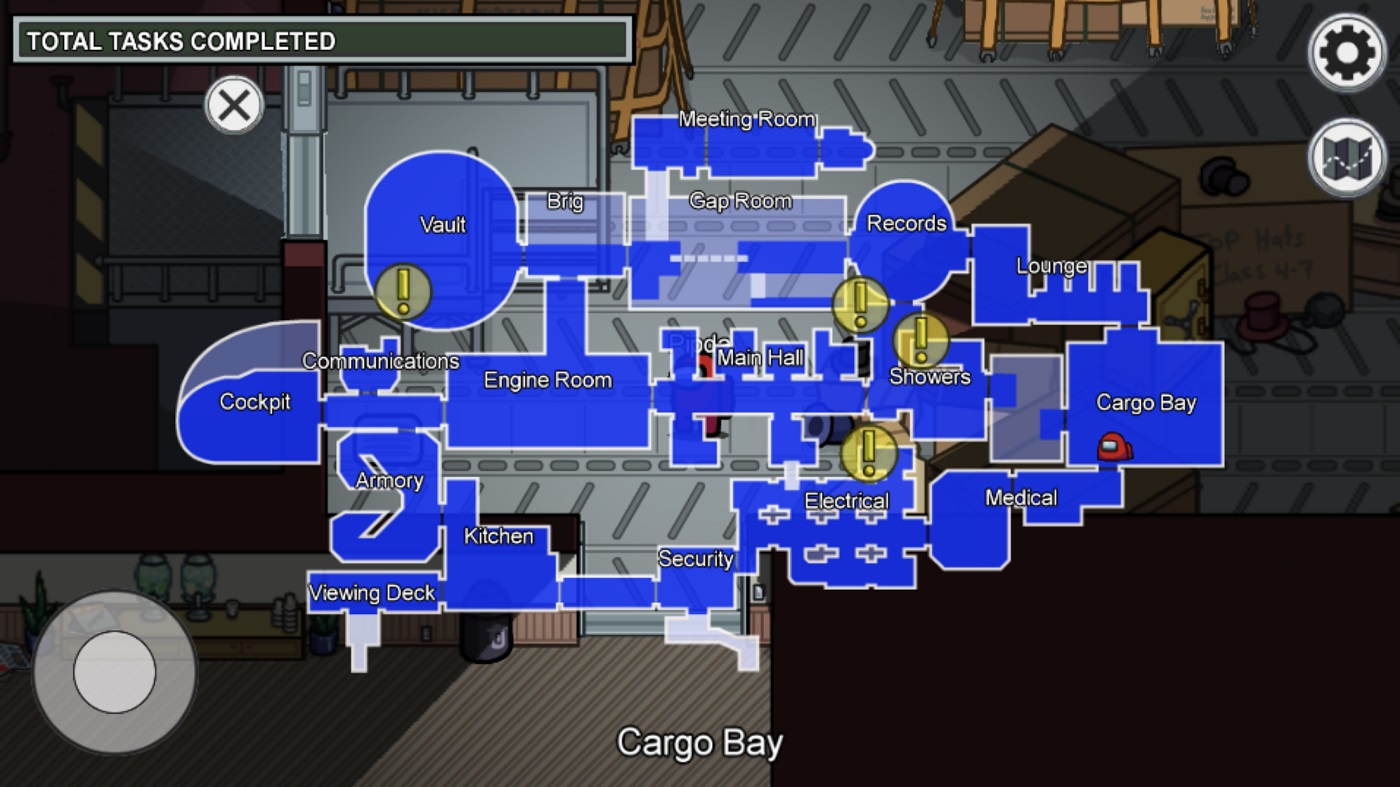Click the yellow task marker in the Vault
Screen dimensions: 1400x787
pos(403,293)
